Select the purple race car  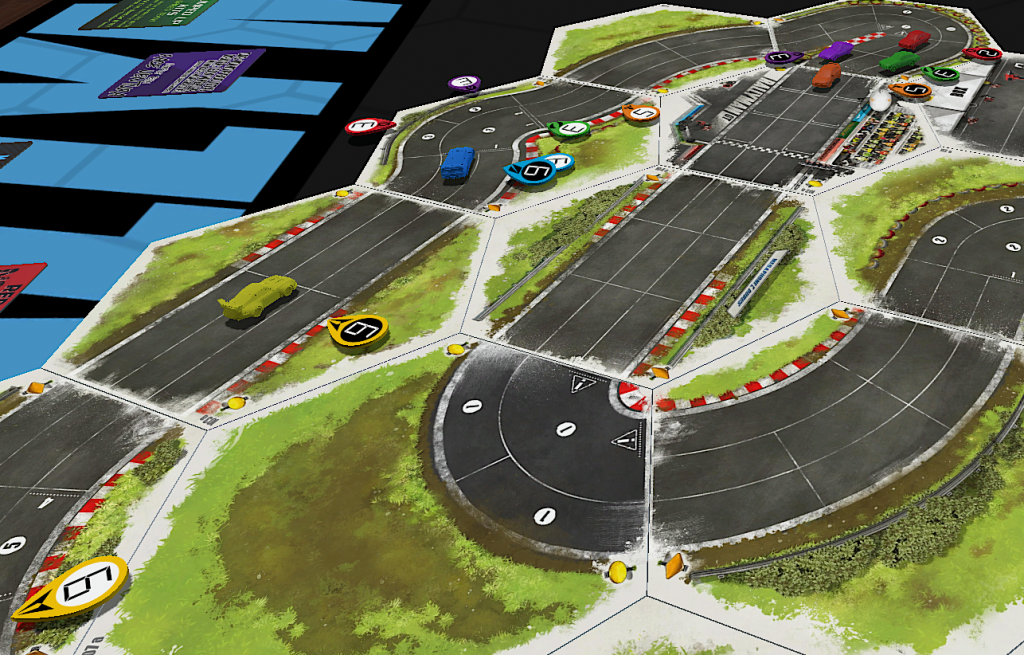835,50
